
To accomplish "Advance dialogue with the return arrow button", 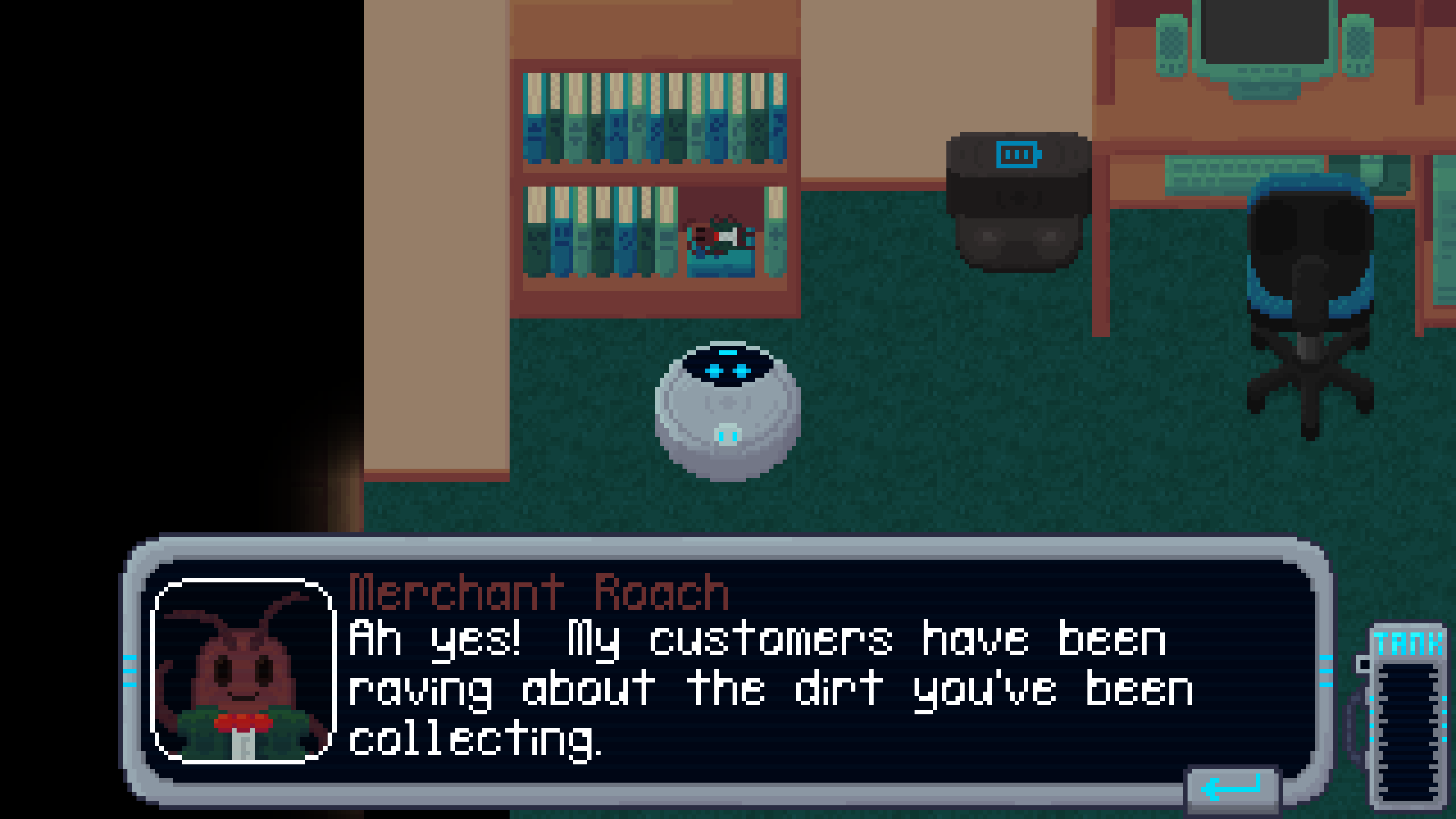I will coord(1232,789).
